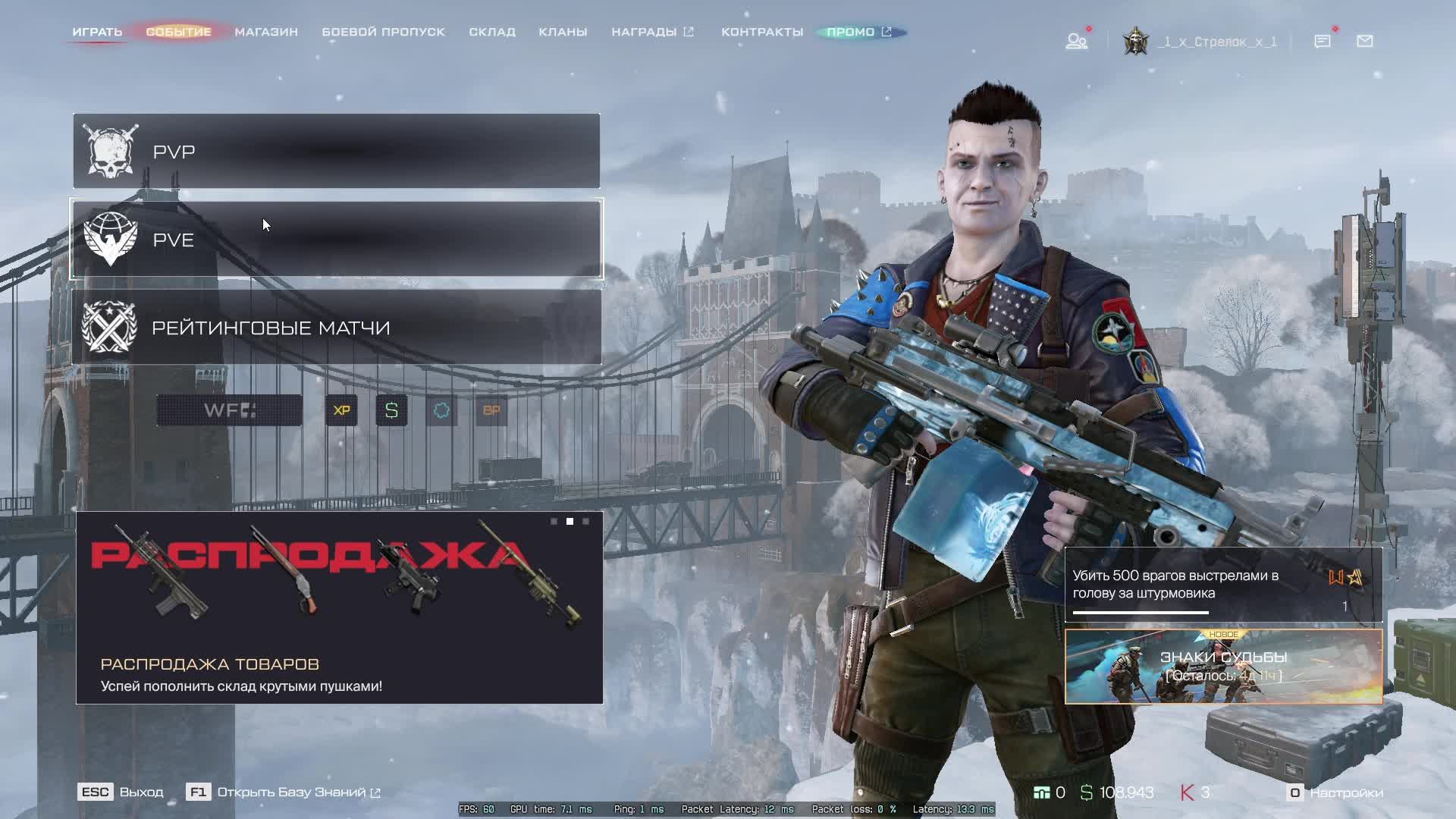1456x819 pixels.
Task: Open the Промо link
Action: tap(859, 32)
